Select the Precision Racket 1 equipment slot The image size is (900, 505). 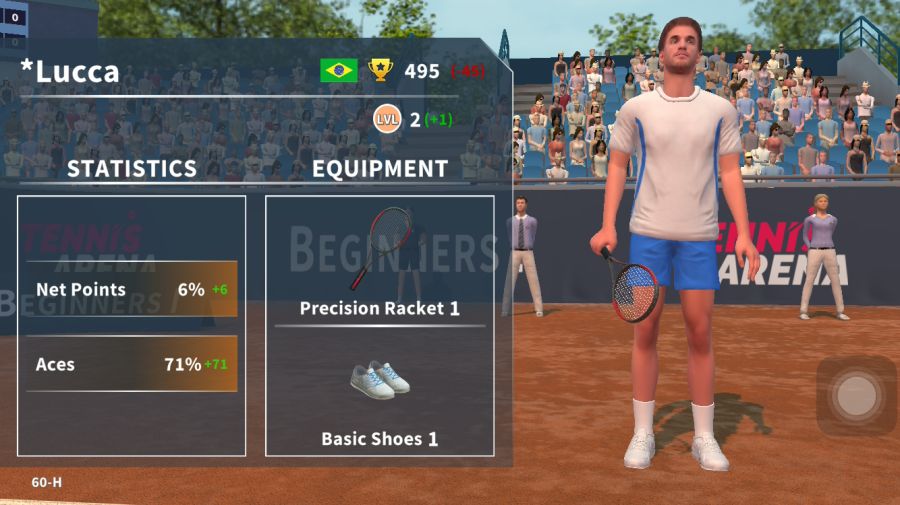pos(380,260)
